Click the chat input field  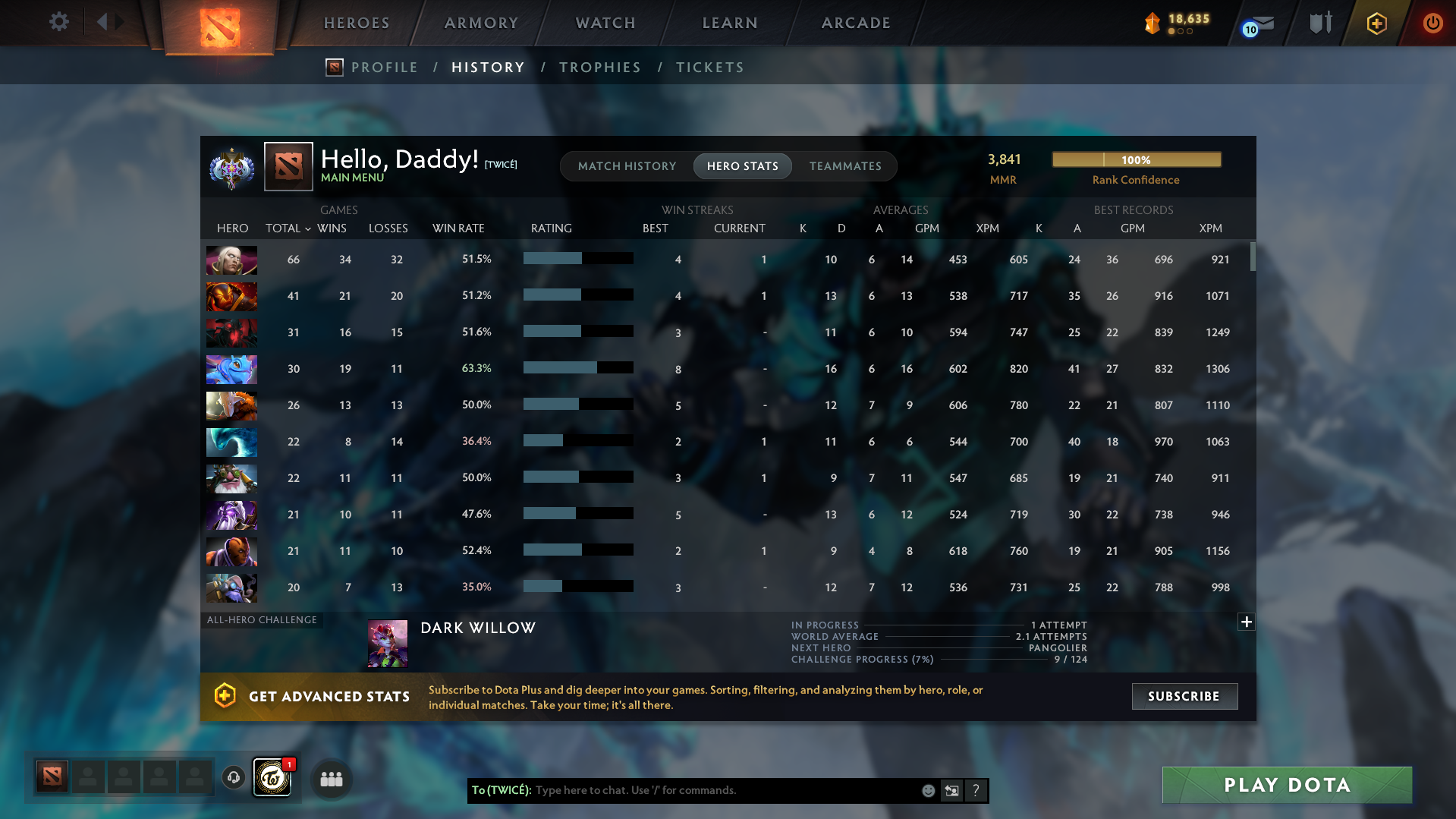coord(721,790)
